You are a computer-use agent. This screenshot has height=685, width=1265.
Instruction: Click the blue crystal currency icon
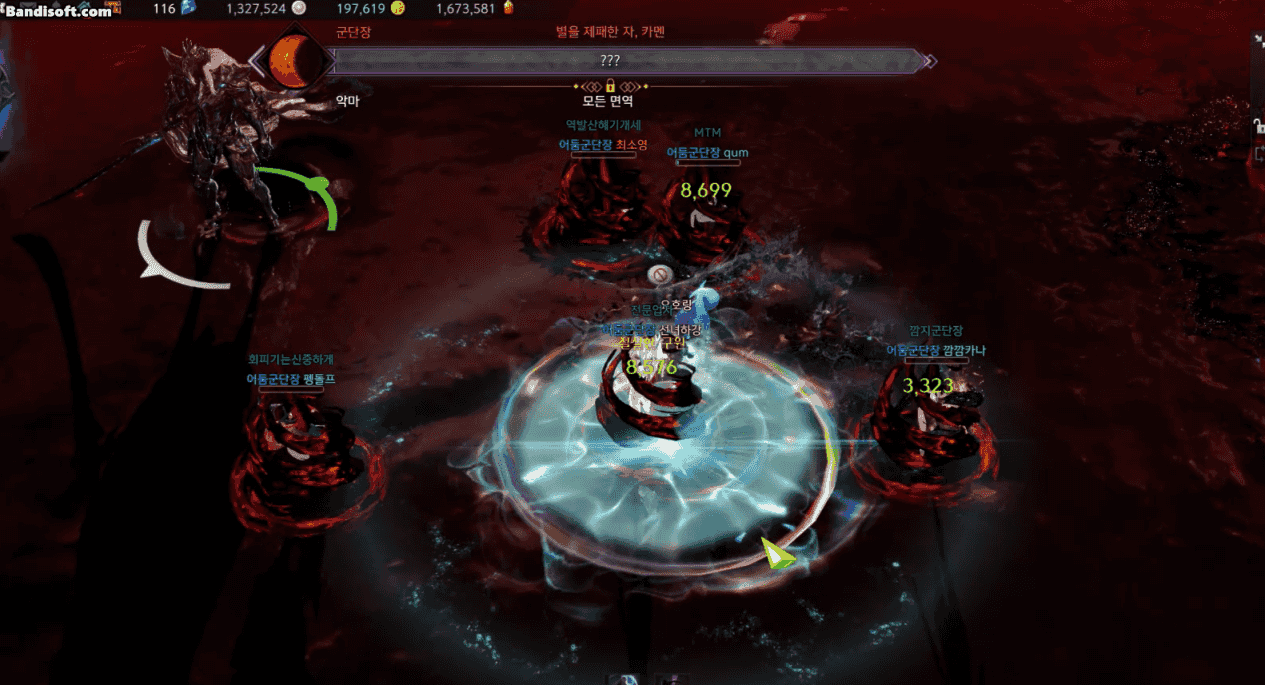point(188,8)
